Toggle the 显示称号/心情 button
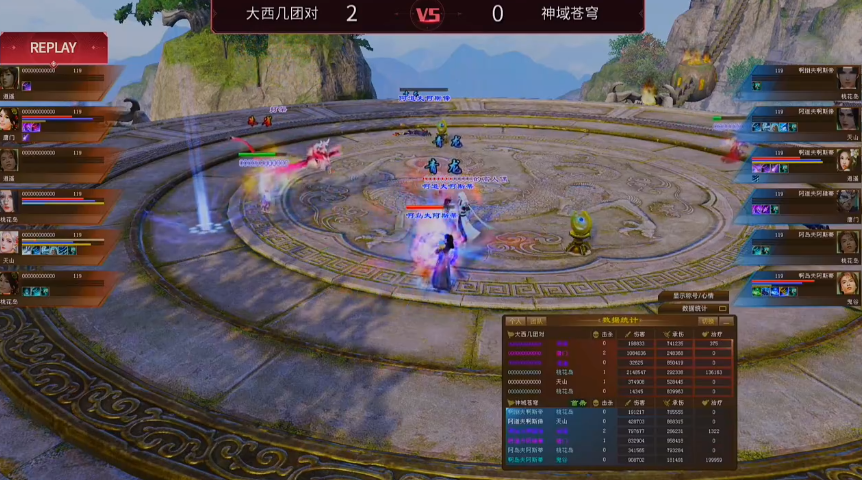Screen dimensions: 862x480 tap(693, 296)
